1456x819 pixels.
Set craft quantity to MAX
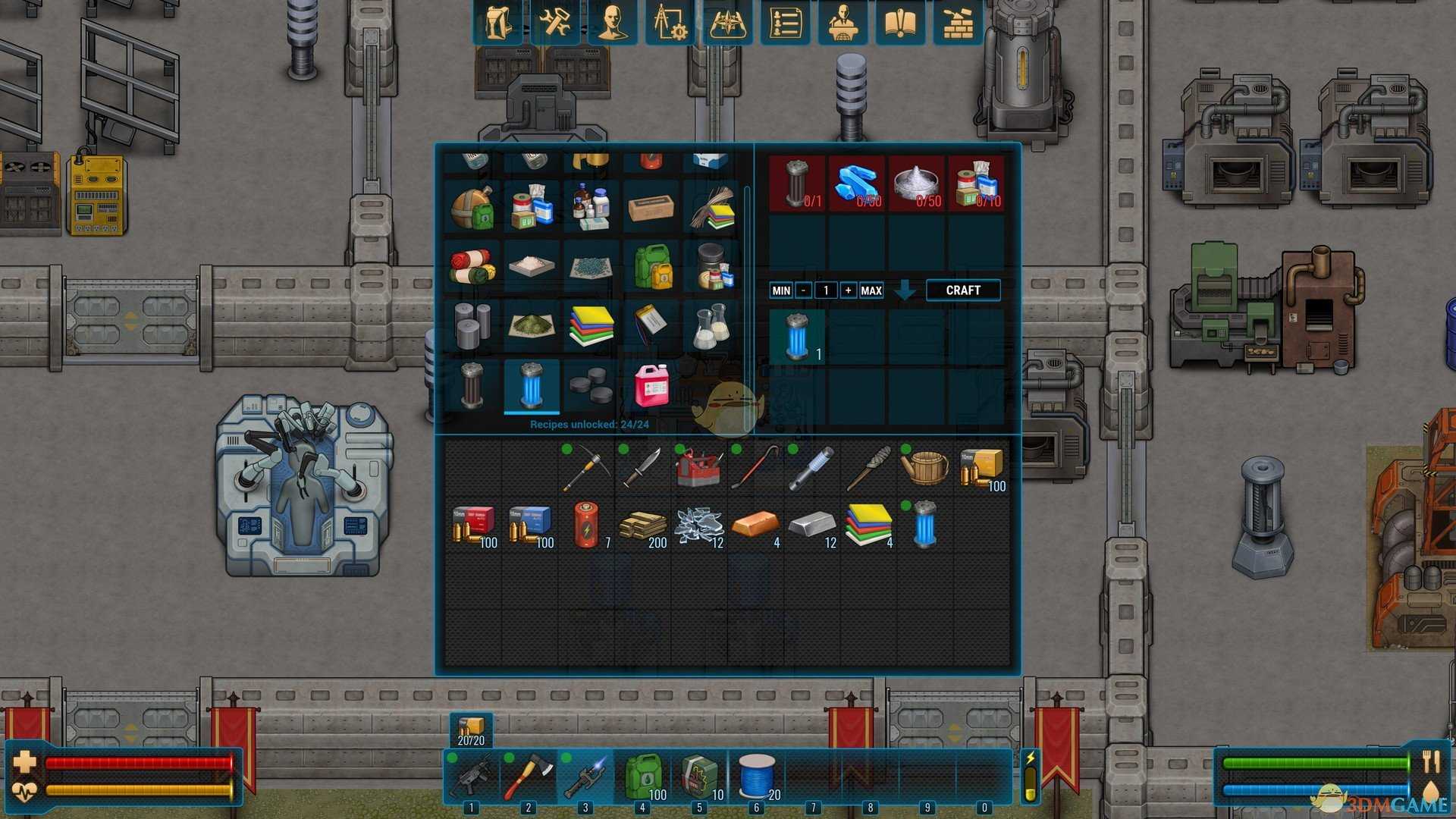tap(871, 290)
